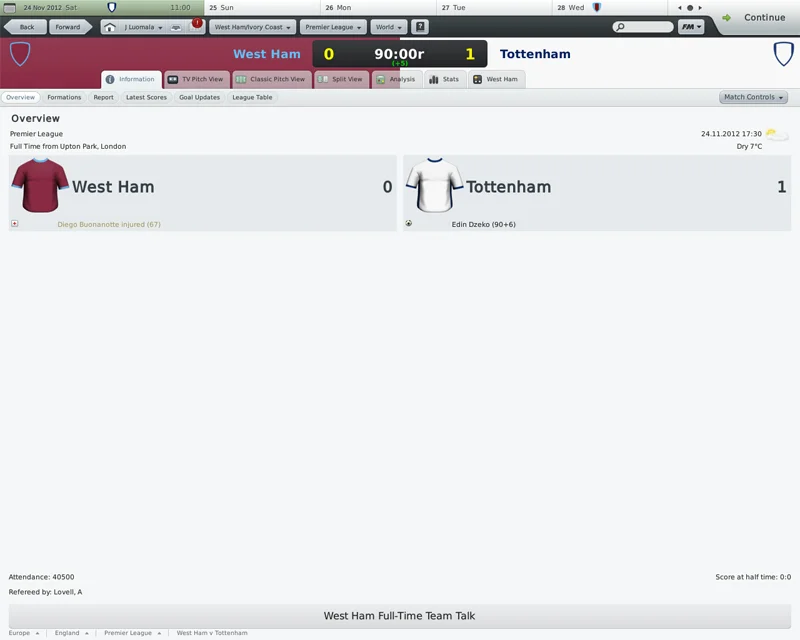Show the Analysis tab
This screenshot has height=640, width=800.
[396, 79]
